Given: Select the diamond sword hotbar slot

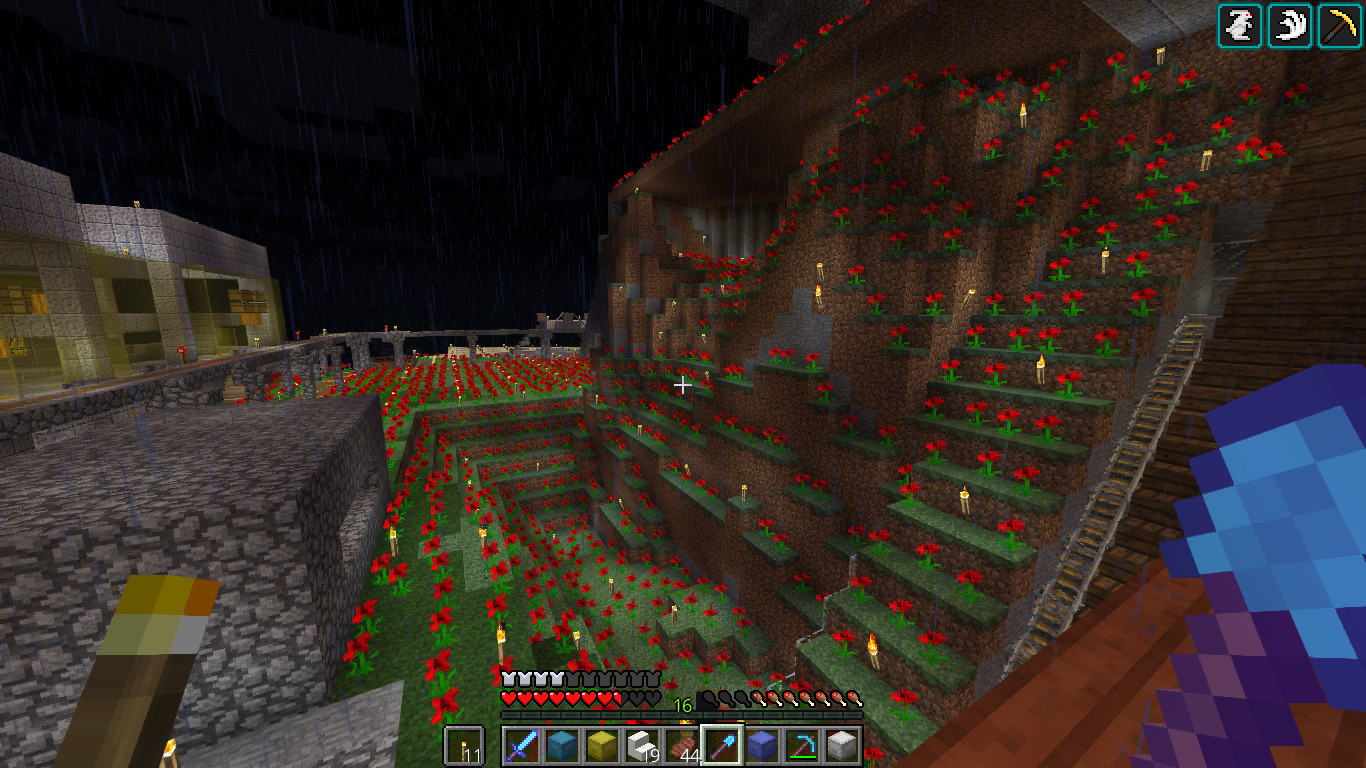Looking at the screenshot, I should (x=521, y=746).
